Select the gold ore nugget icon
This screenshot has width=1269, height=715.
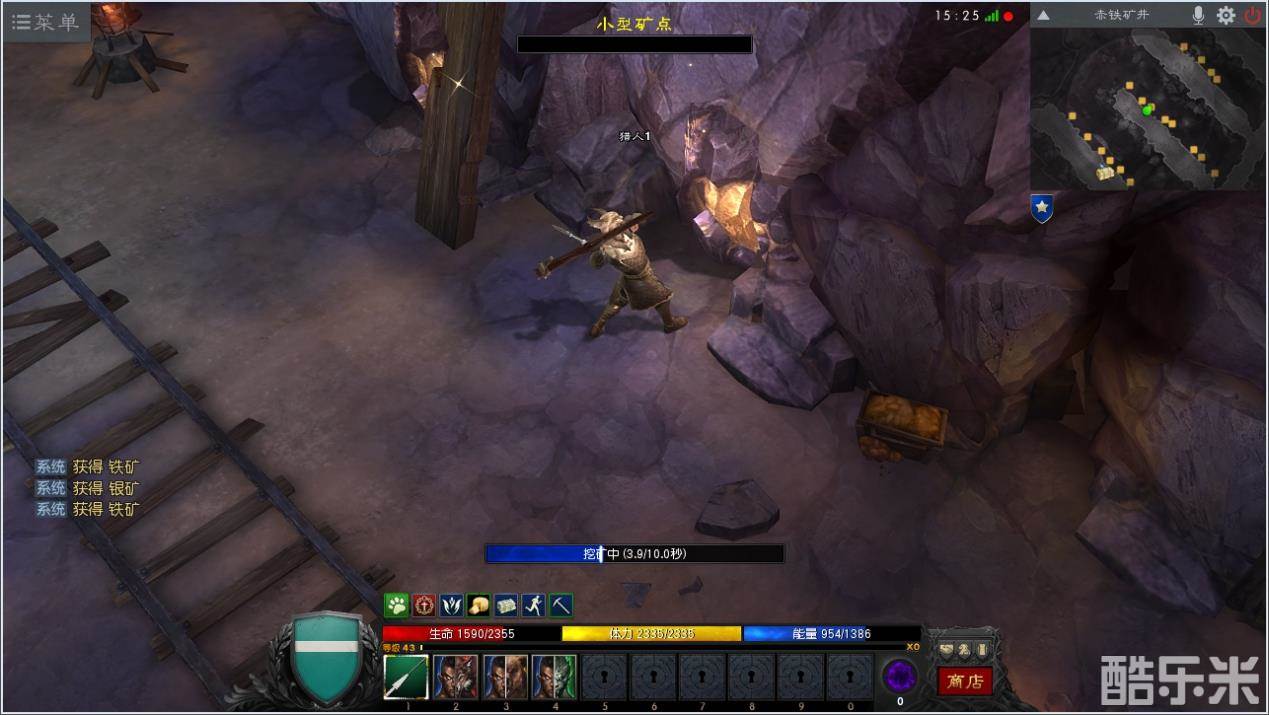click(479, 605)
